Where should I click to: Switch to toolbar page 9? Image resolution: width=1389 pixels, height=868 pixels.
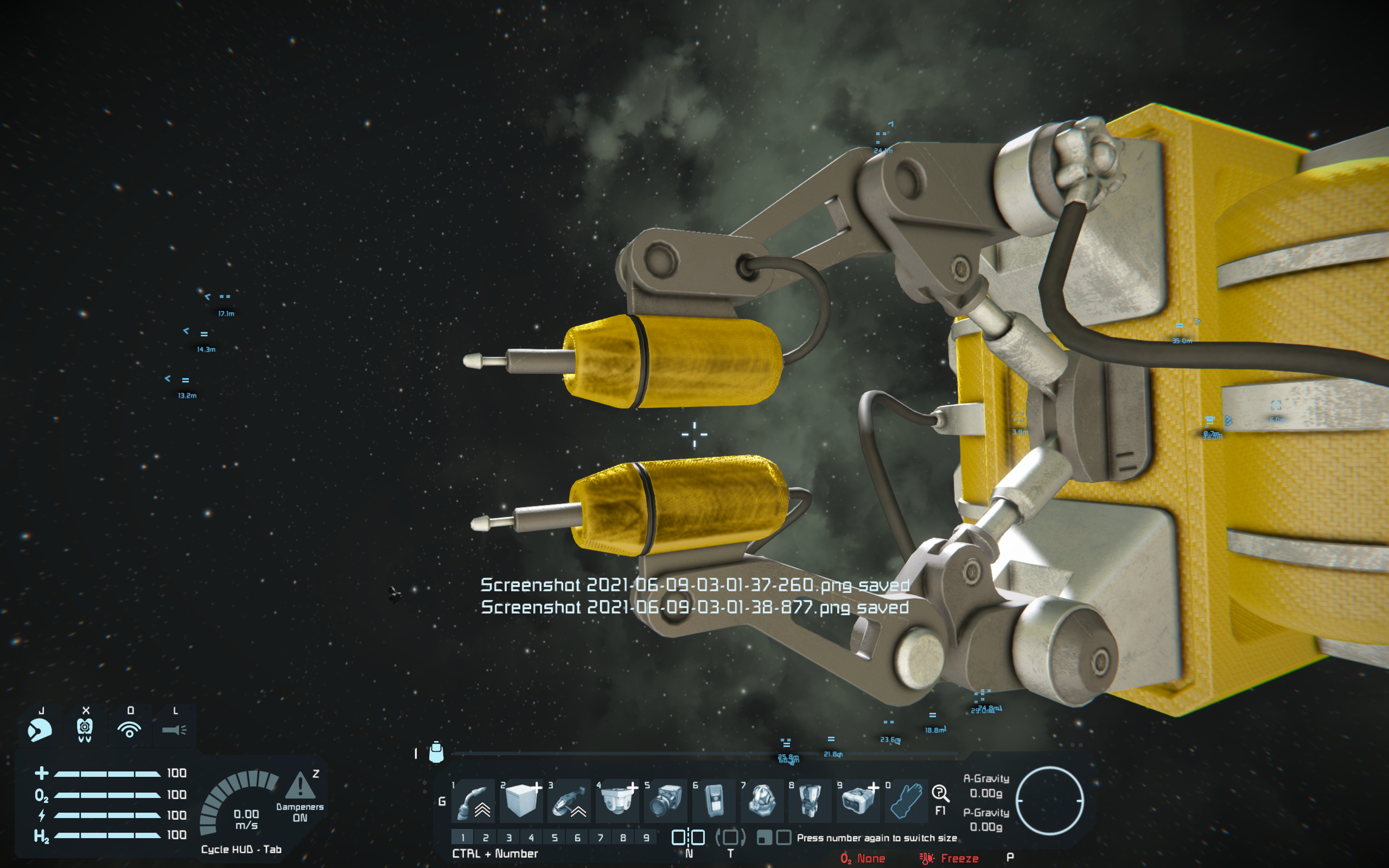point(646,838)
